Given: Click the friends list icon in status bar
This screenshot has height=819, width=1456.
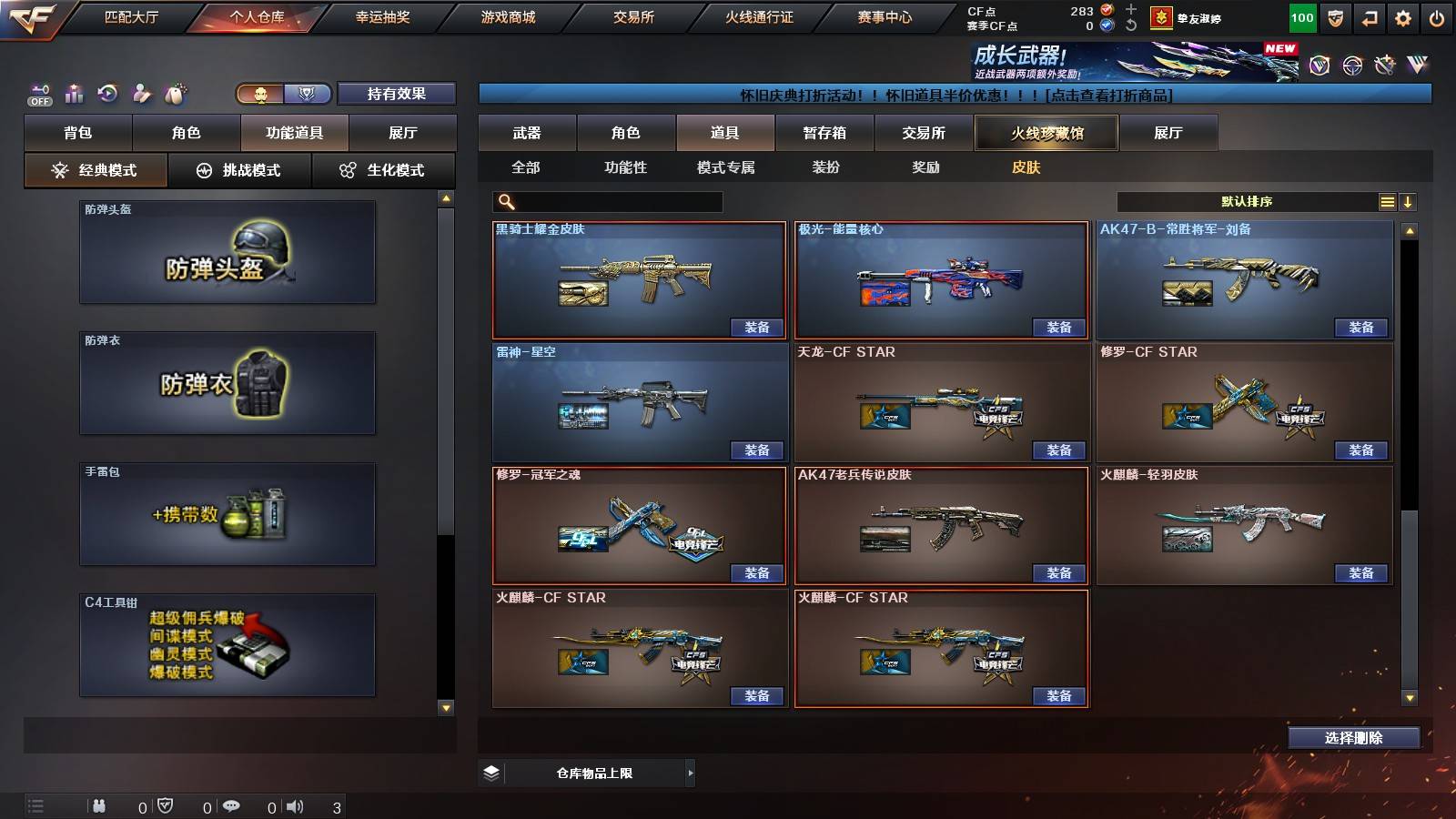Looking at the screenshot, I should point(100,806).
